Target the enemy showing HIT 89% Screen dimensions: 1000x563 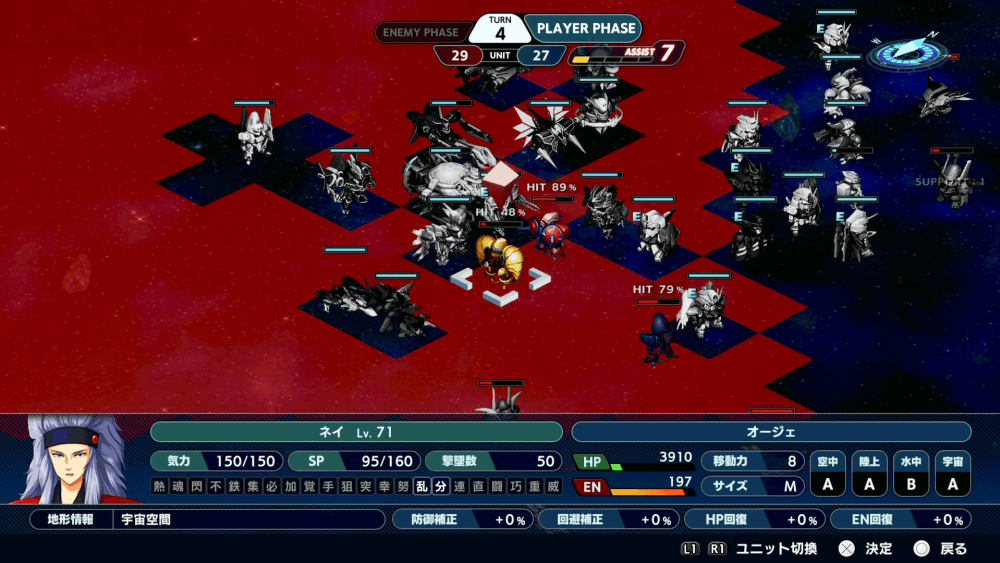coord(549,232)
